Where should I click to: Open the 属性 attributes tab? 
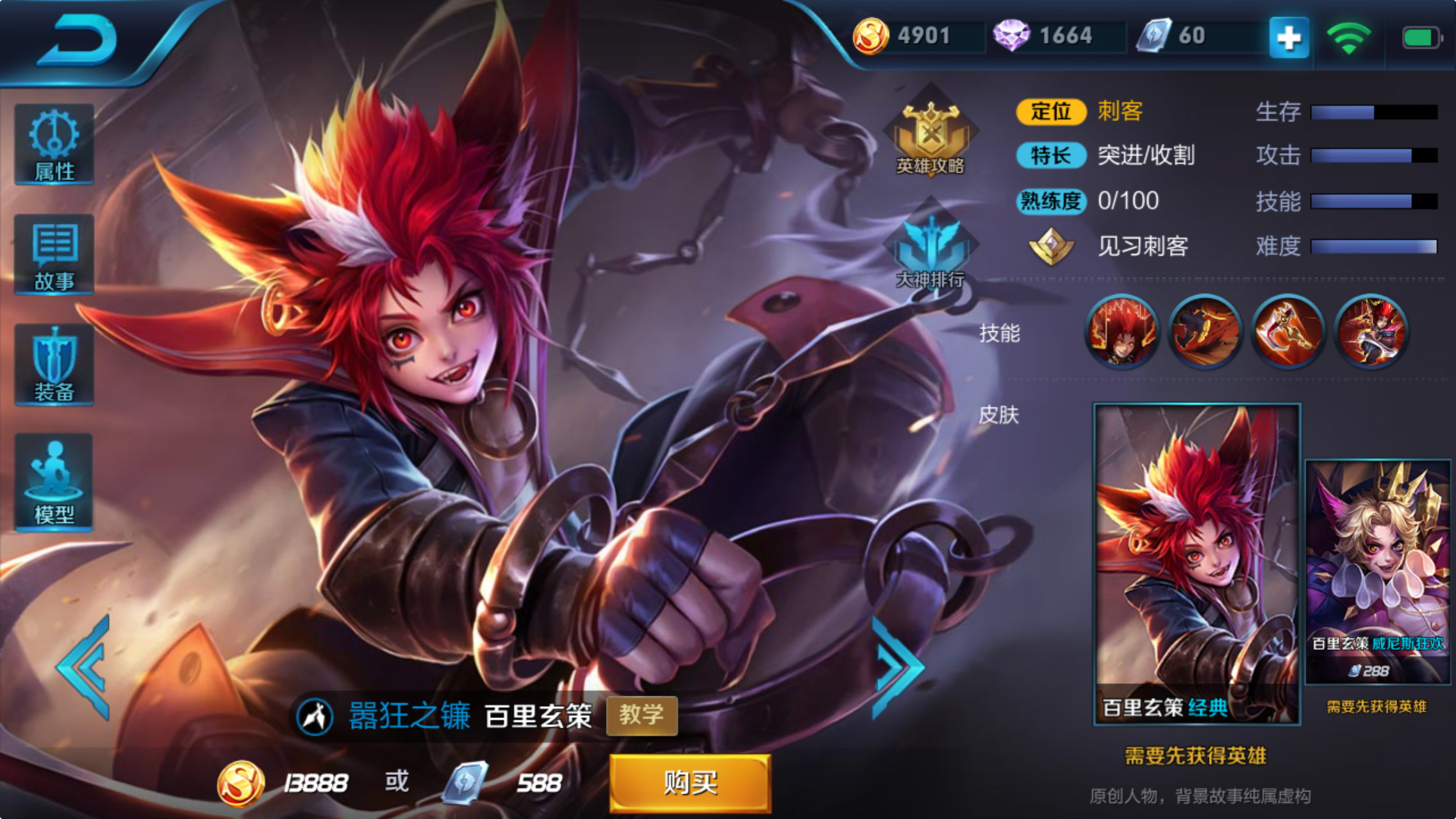coord(54,145)
